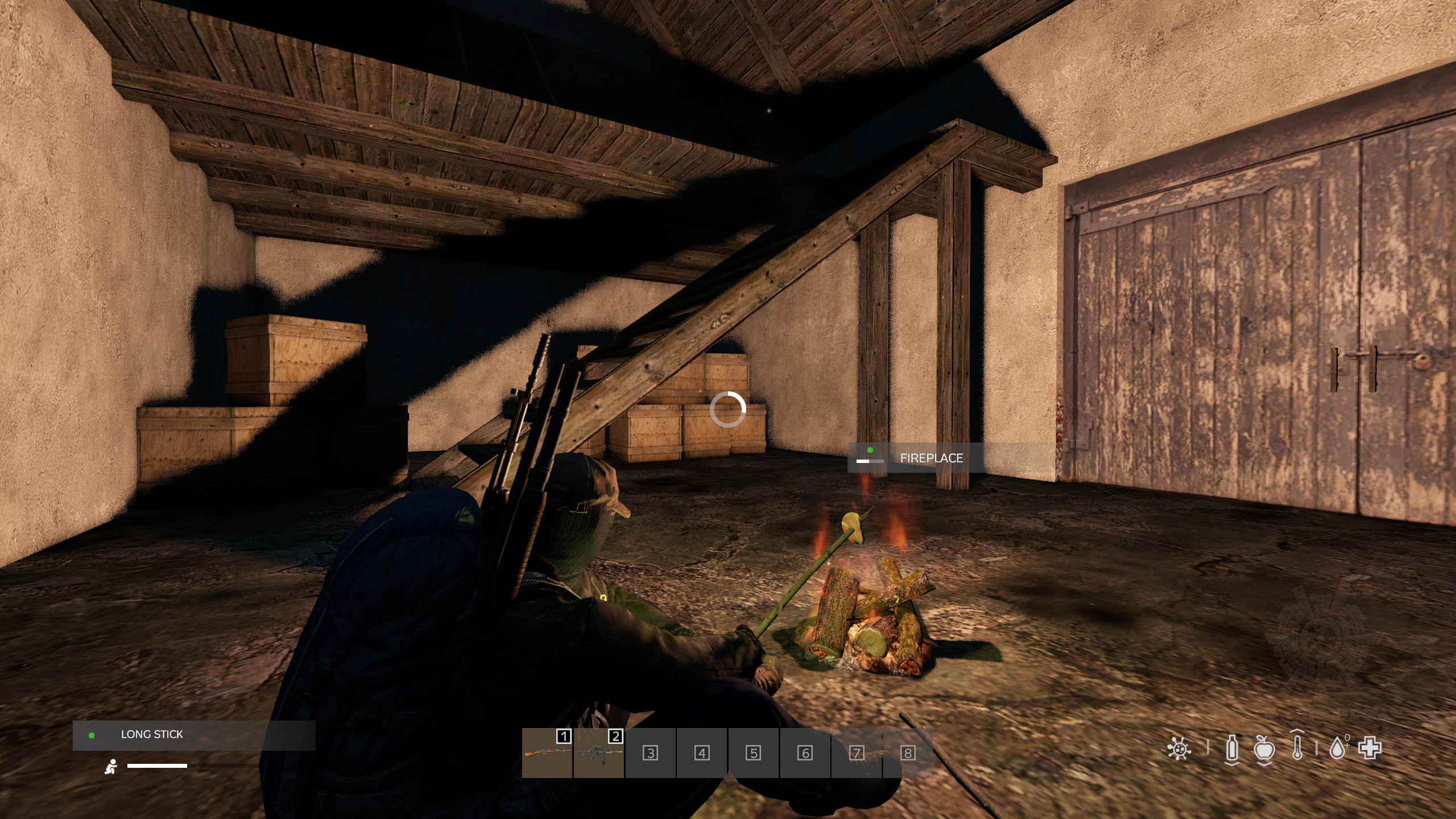The height and width of the screenshot is (819, 1456).
Task: Pick empty hotbar slot 5
Action: tap(754, 753)
